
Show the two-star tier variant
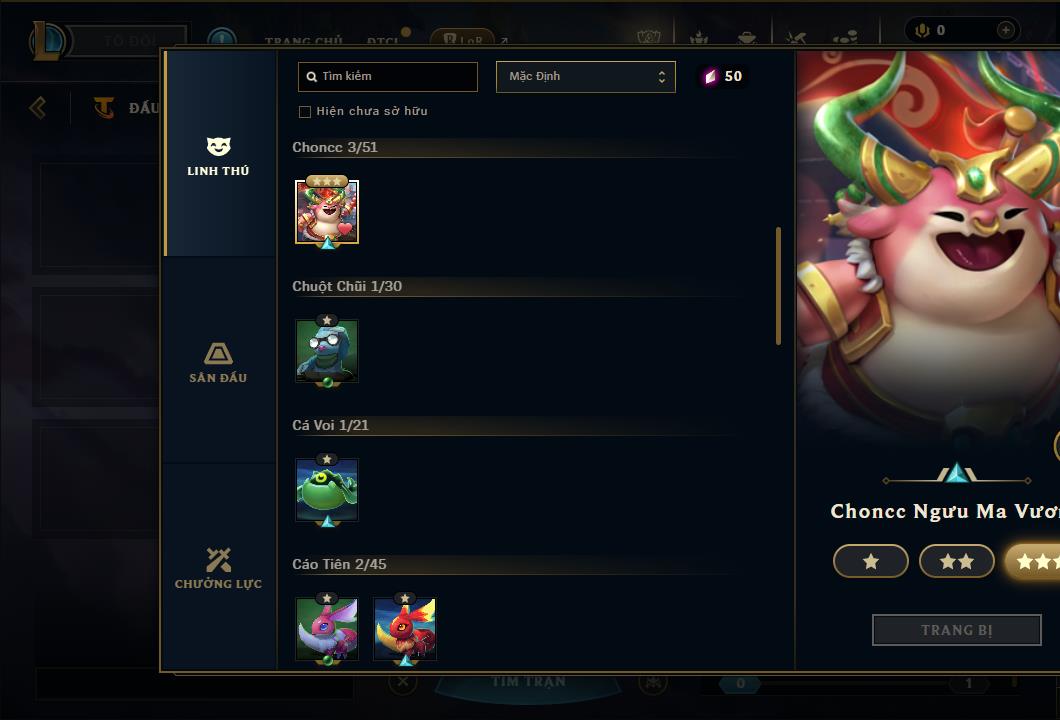[956, 562]
